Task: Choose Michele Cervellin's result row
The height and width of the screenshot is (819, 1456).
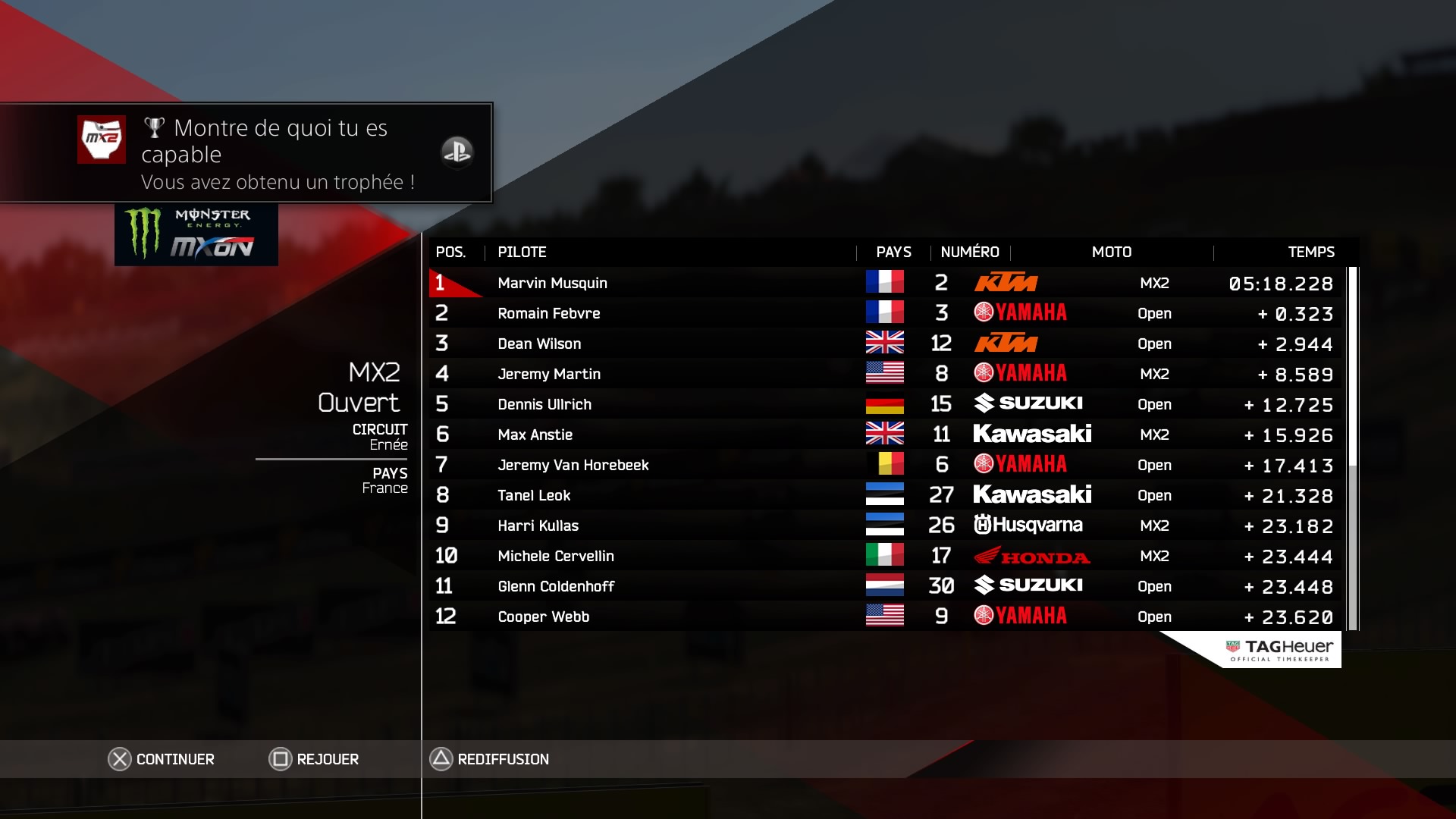Action: click(884, 556)
